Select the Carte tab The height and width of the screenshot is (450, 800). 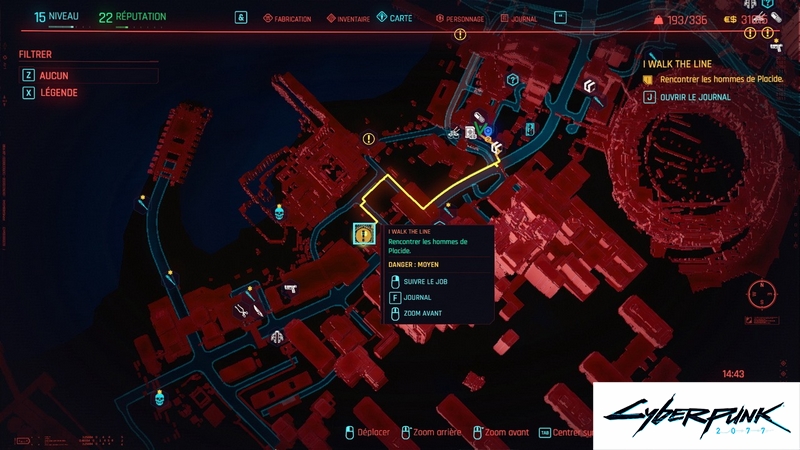[x=395, y=18]
